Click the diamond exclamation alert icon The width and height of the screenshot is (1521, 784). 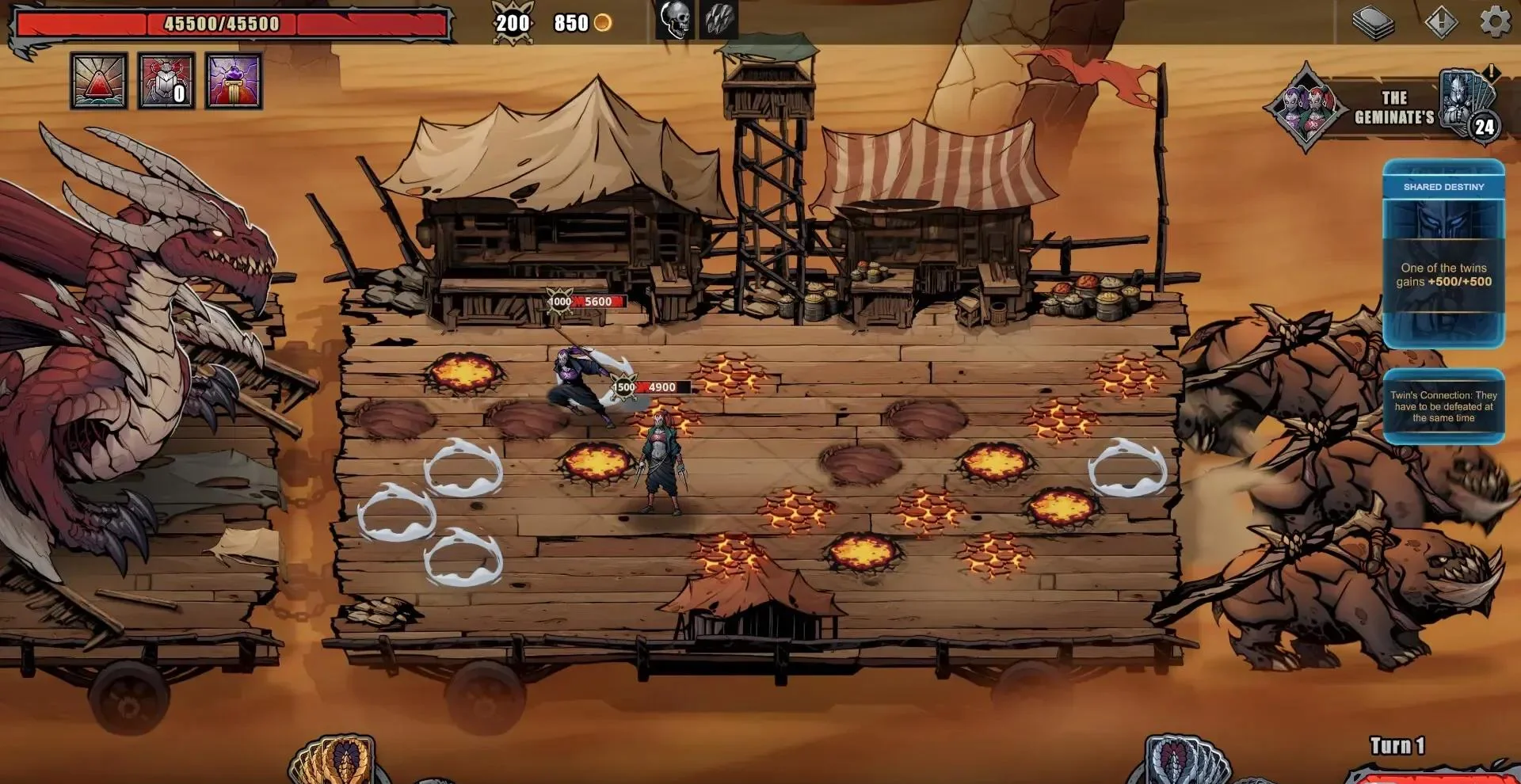pos(1440,21)
